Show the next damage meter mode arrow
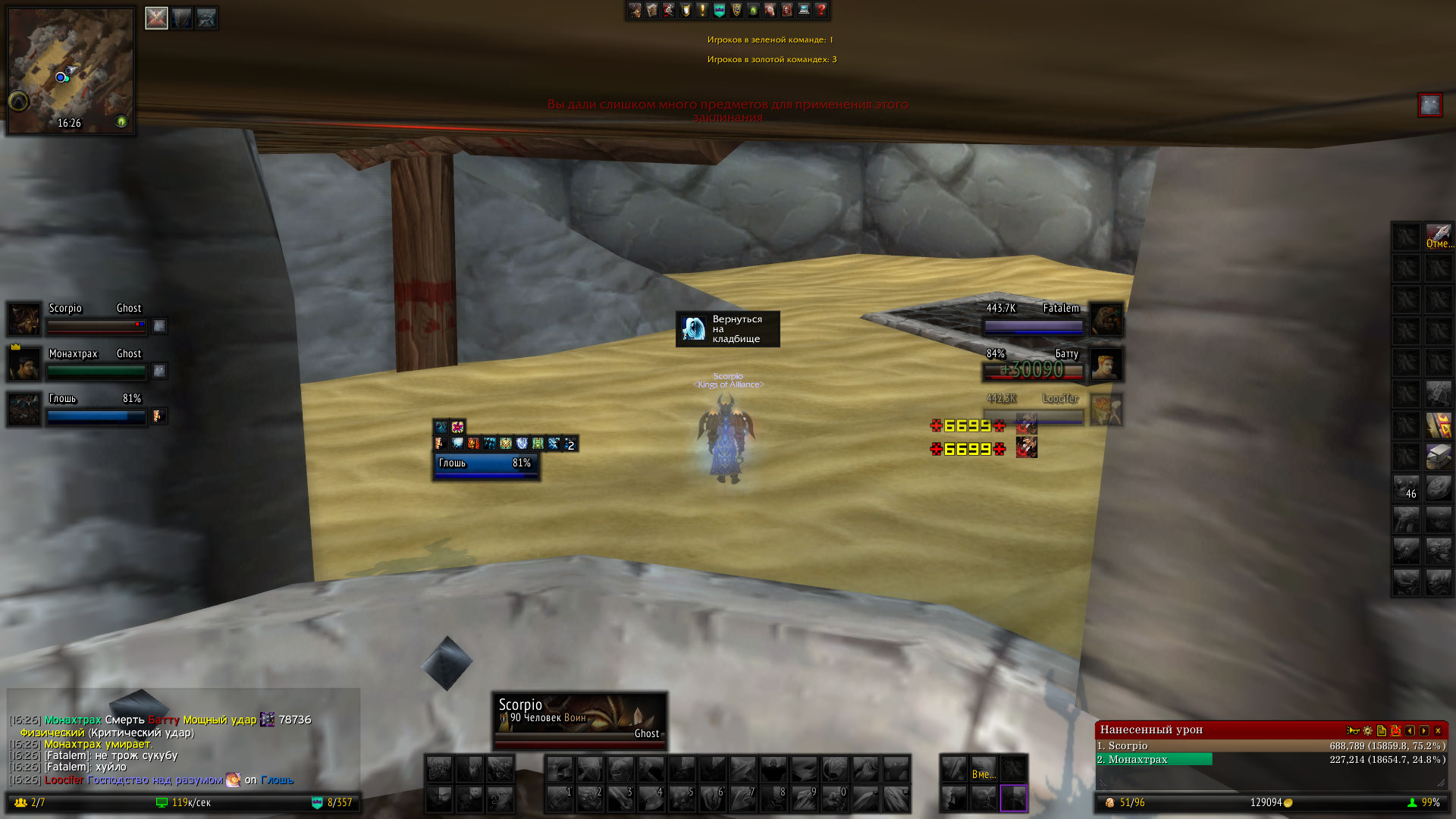Screen dimensions: 1456x819 1423,730
